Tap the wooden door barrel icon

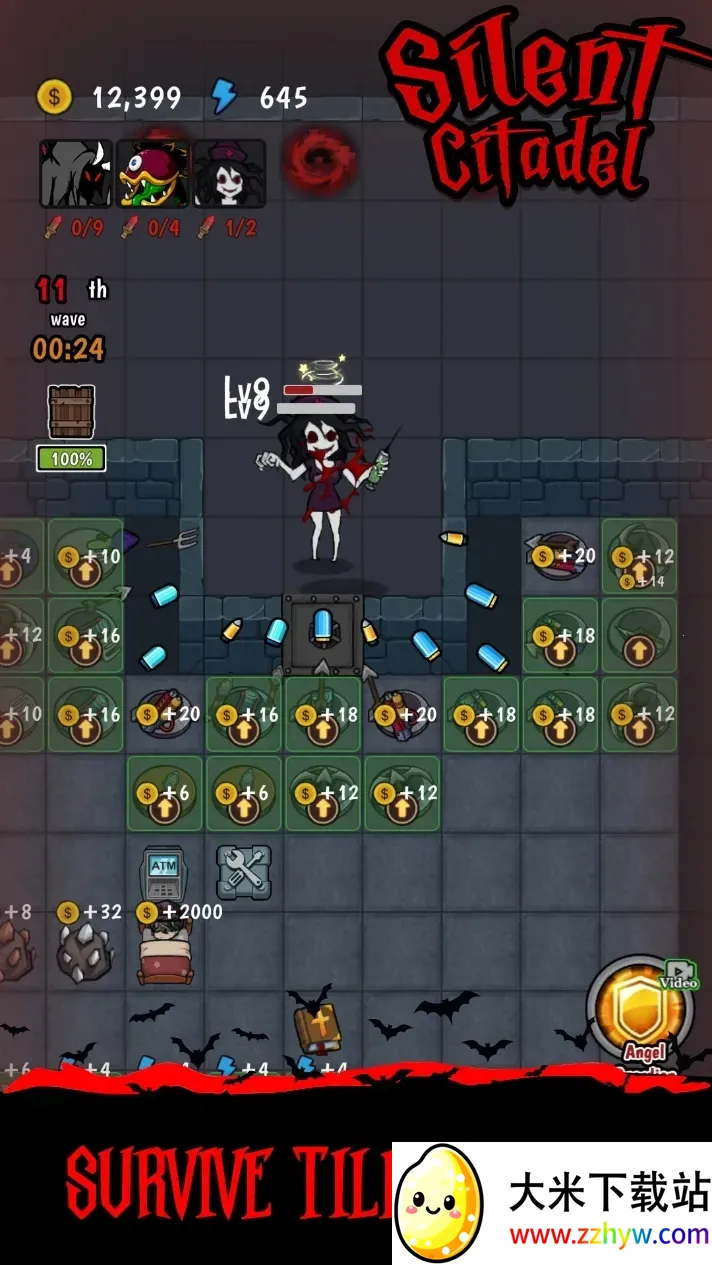pos(71,412)
